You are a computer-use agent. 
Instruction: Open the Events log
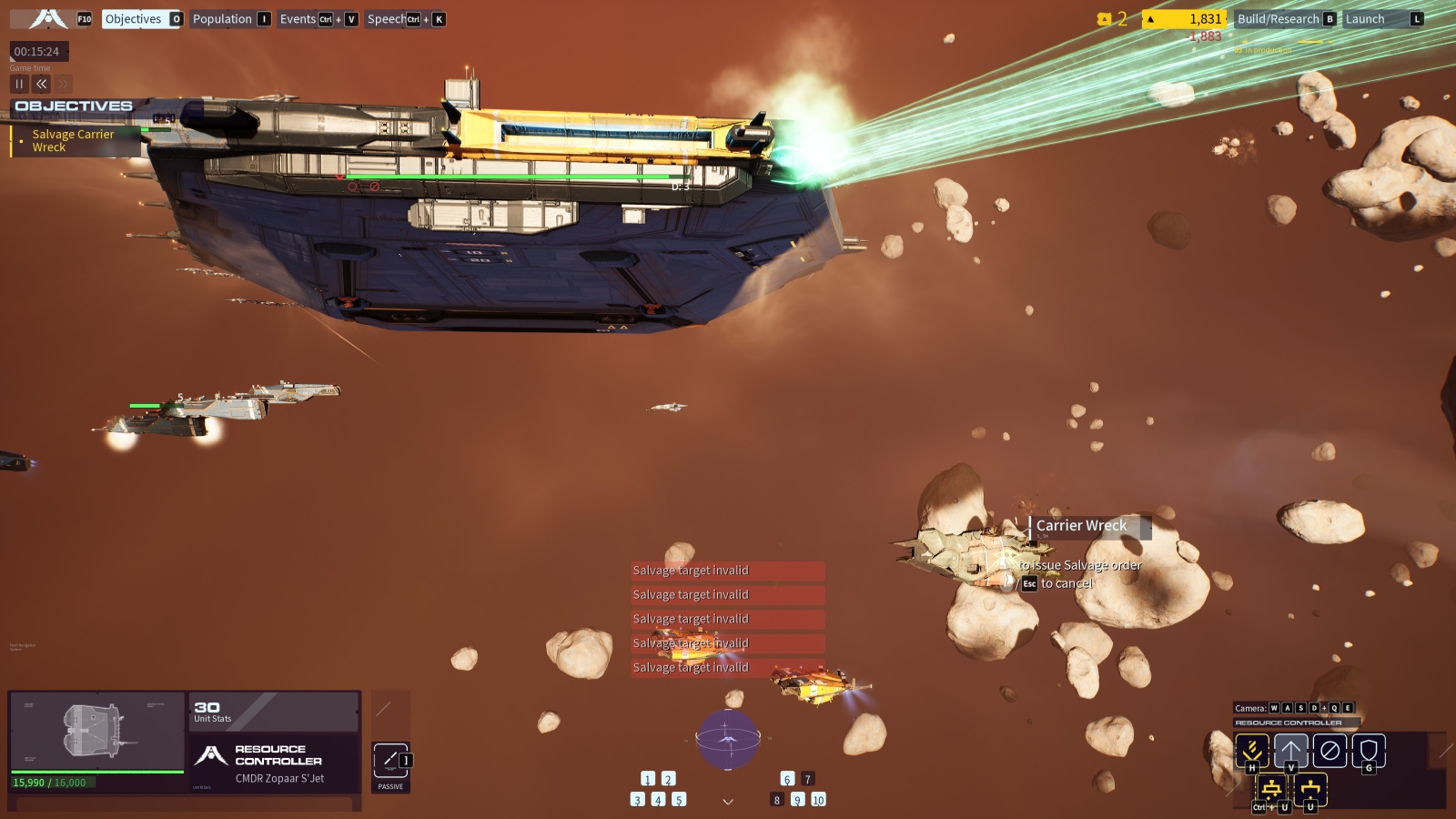click(298, 19)
